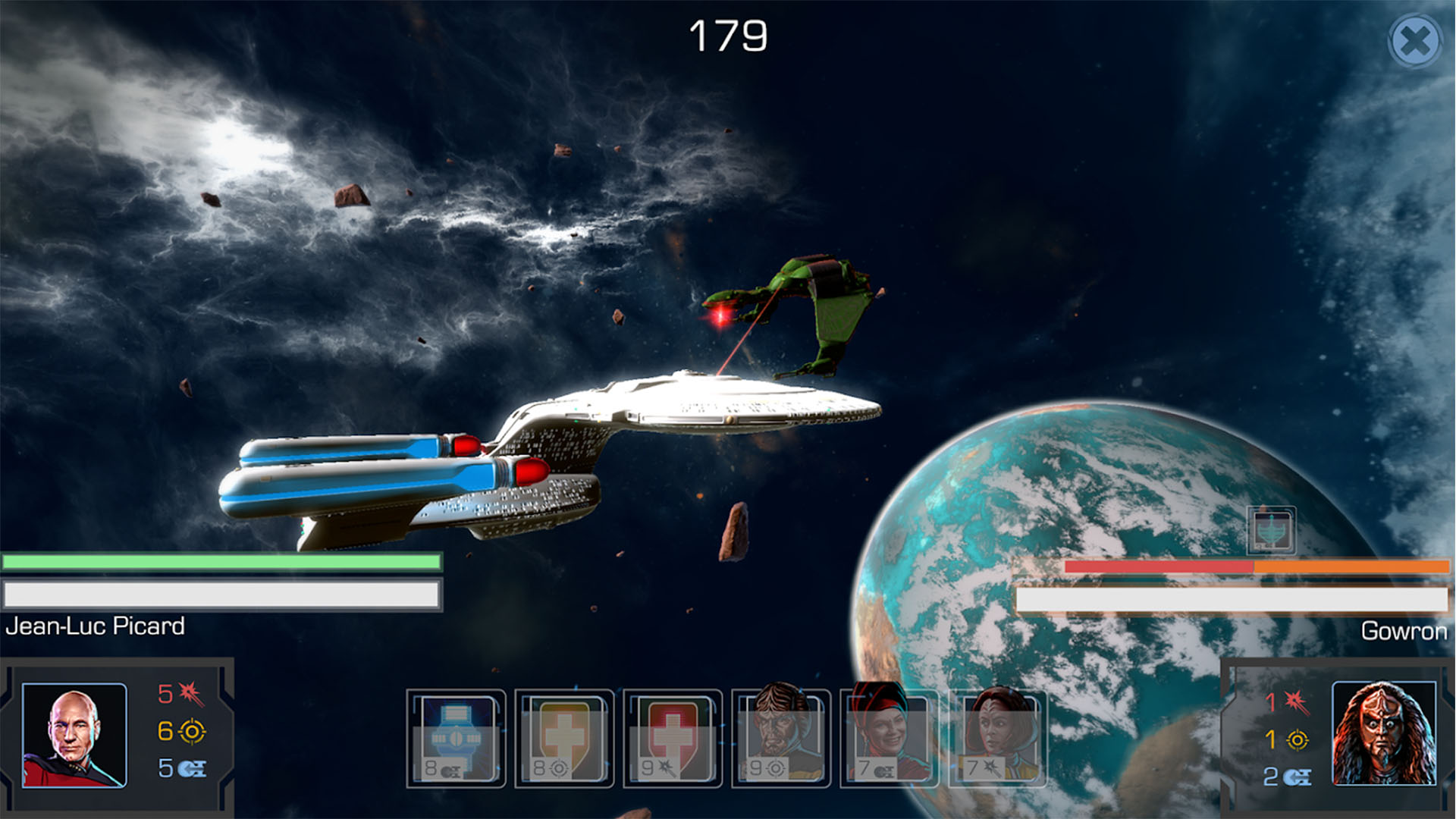Select the shield status icon above Gowron's bar
1456x819 pixels.
[1271, 530]
